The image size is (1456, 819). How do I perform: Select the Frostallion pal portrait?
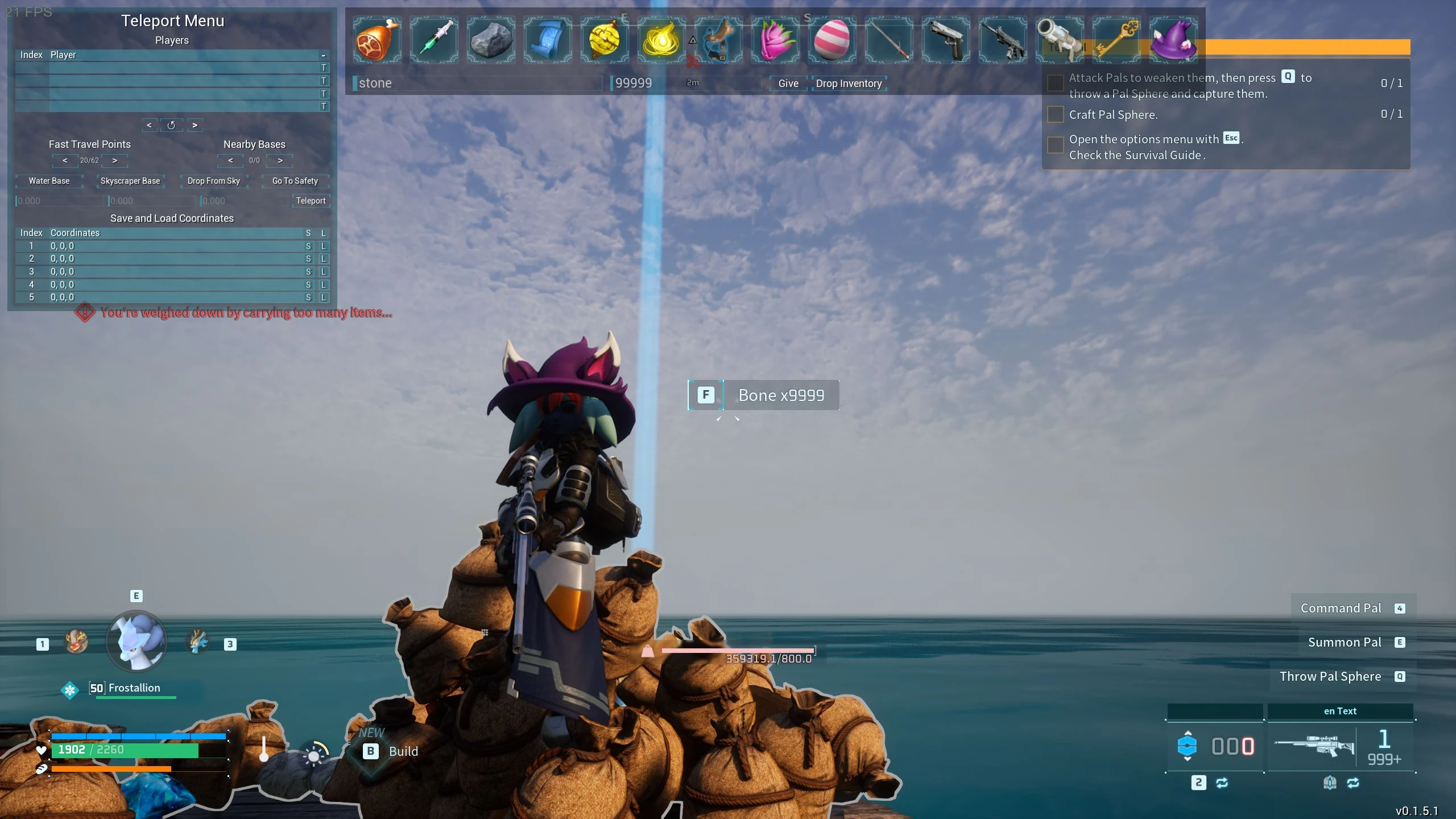click(x=136, y=640)
